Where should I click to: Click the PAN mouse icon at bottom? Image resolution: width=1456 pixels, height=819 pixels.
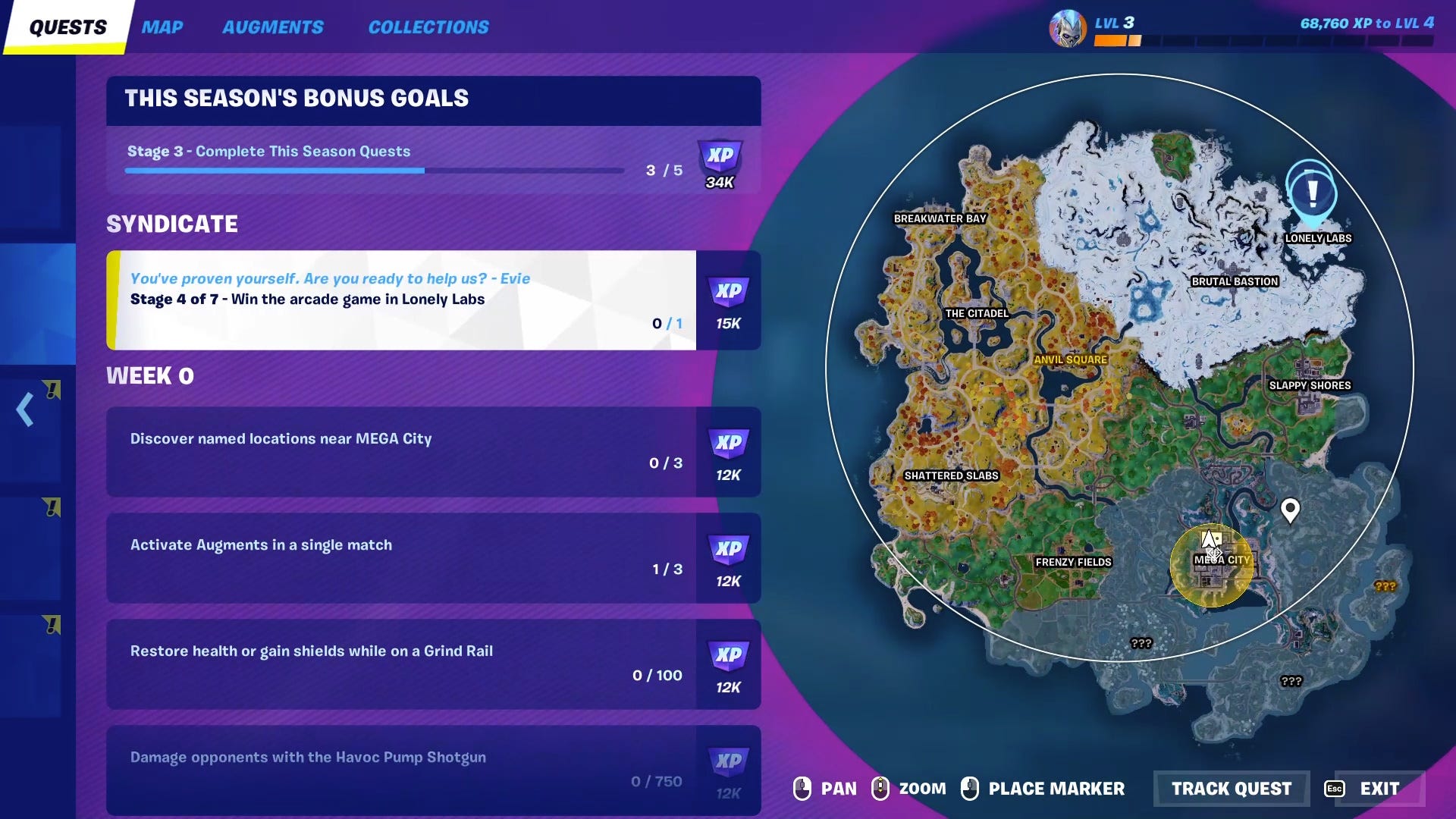pos(802,789)
